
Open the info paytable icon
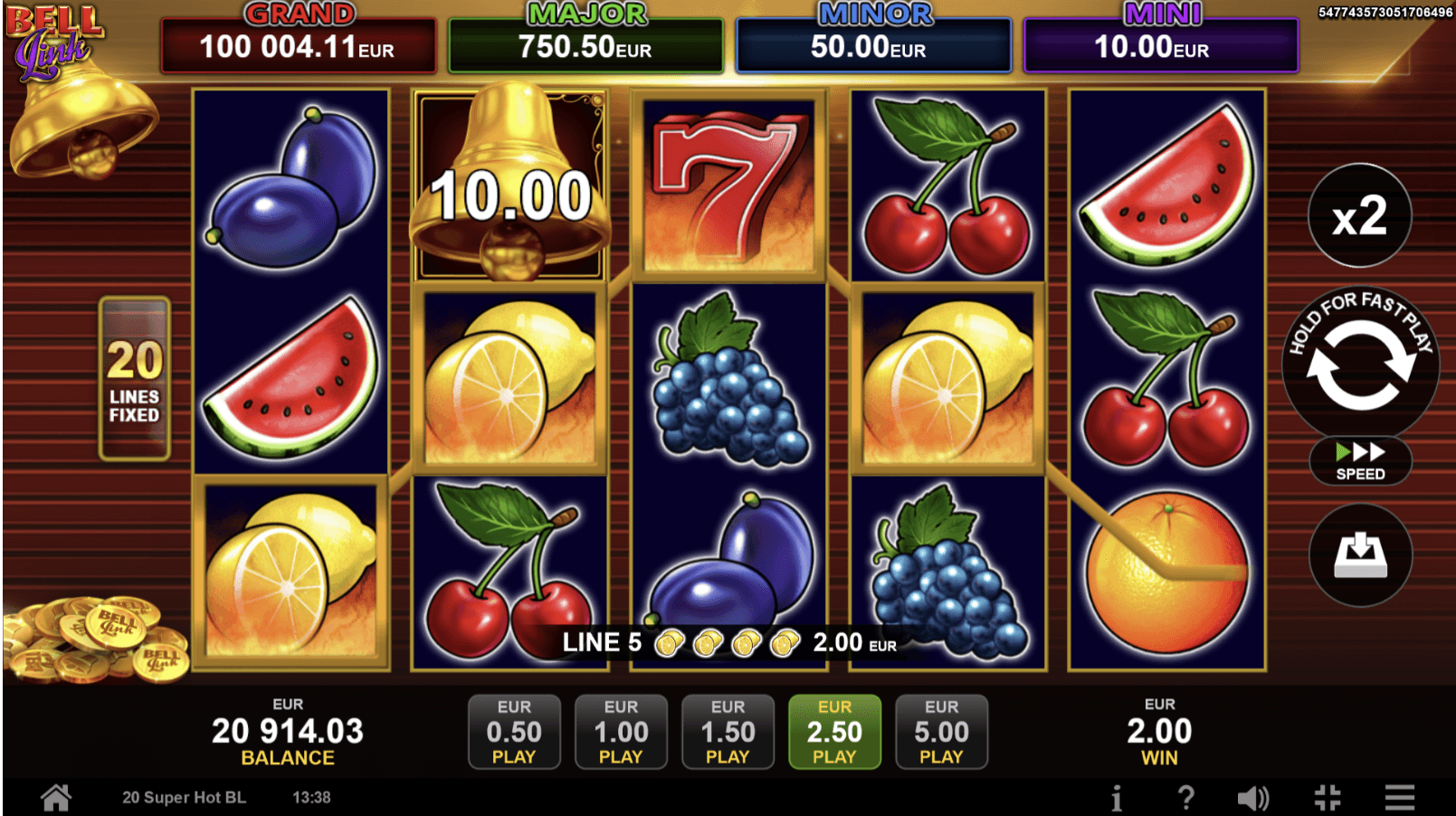tap(1117, 798)
